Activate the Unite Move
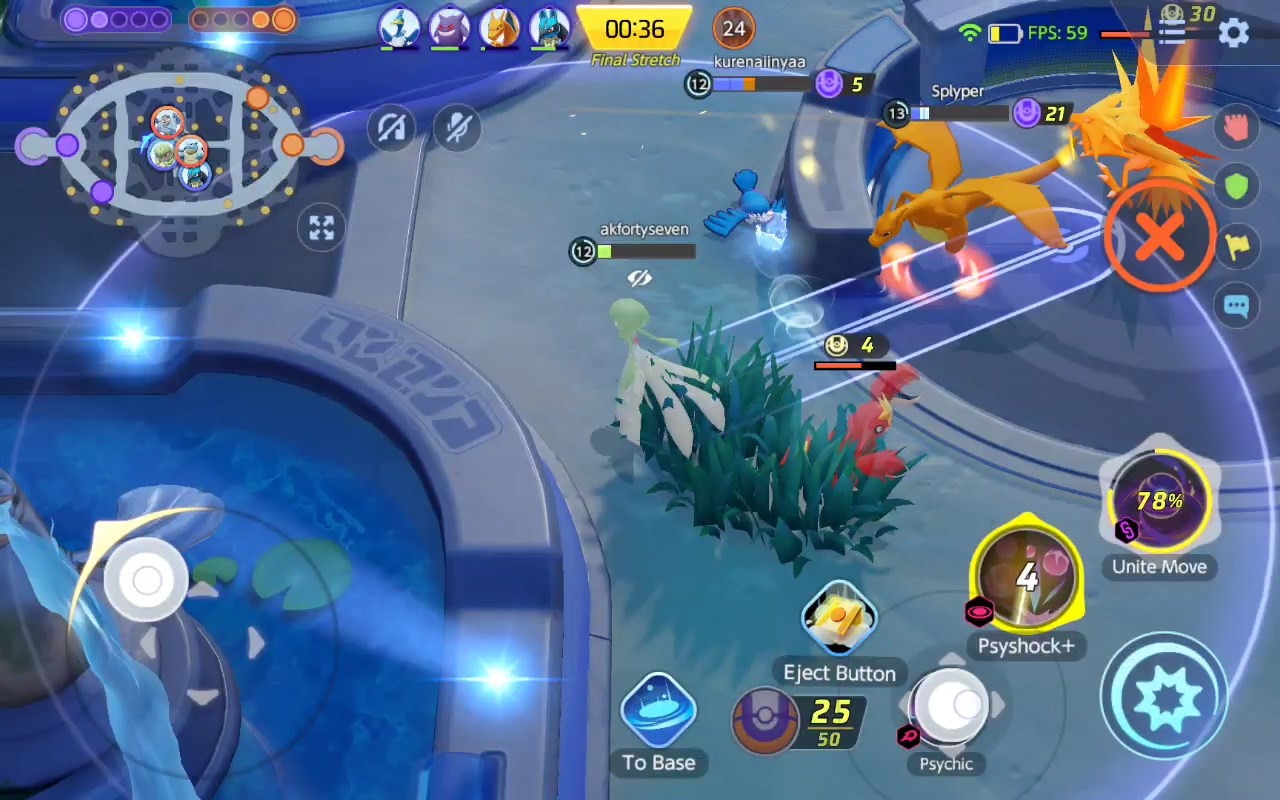This screenshot has width=1280, height=800. point(1160,502)
